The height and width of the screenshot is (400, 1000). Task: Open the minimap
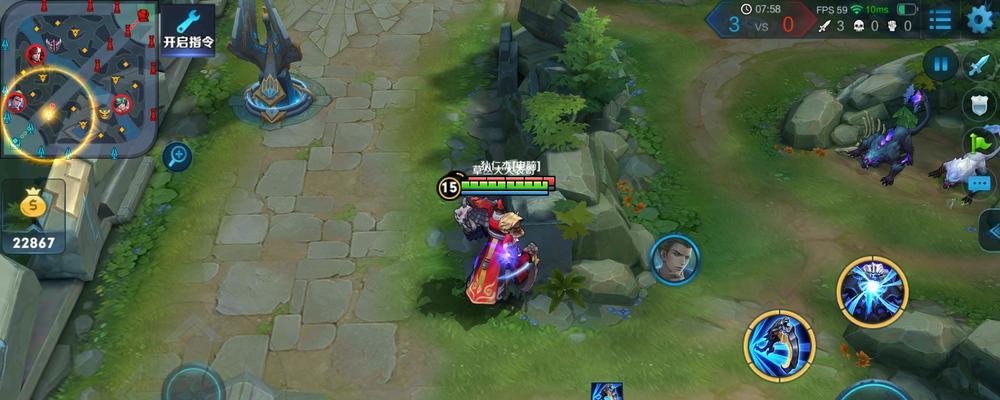78,78
